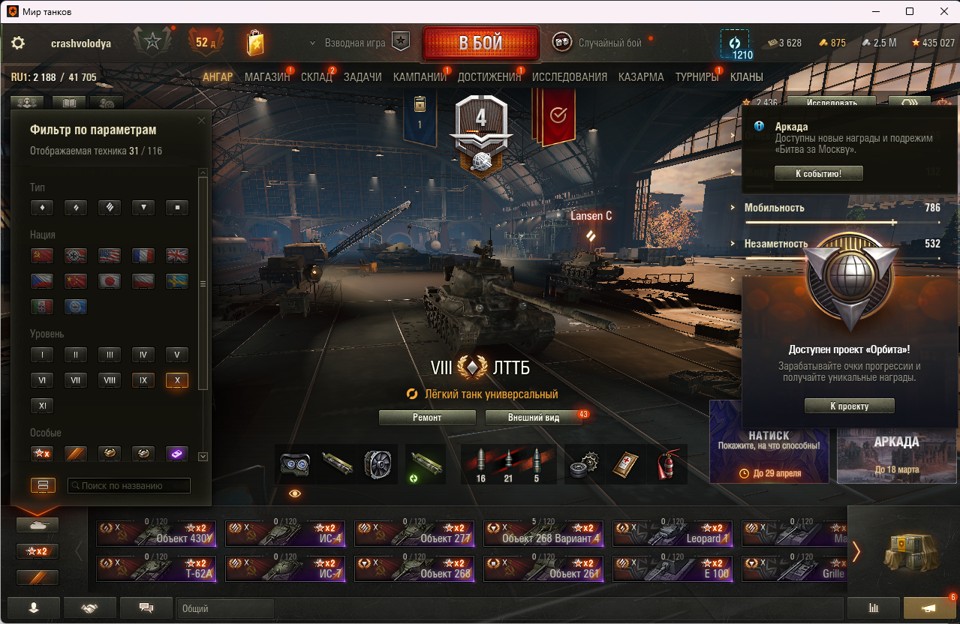Click the Ремонт button
Image resolution: width=960 pixels, height=624 pixels.
(427, 417)
